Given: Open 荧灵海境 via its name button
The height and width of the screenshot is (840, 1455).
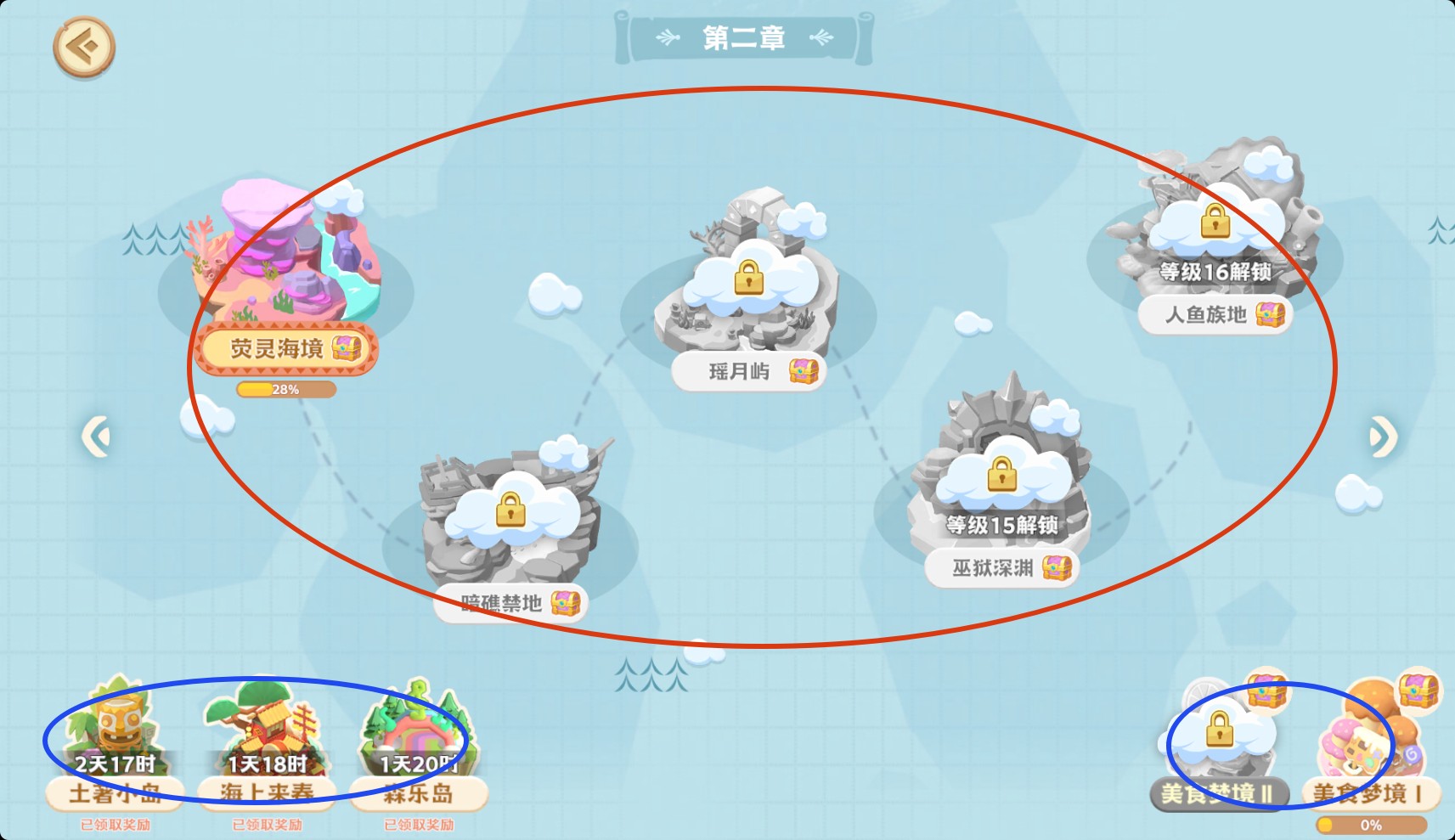Looking at the screenshot, I should coord(276,349).
